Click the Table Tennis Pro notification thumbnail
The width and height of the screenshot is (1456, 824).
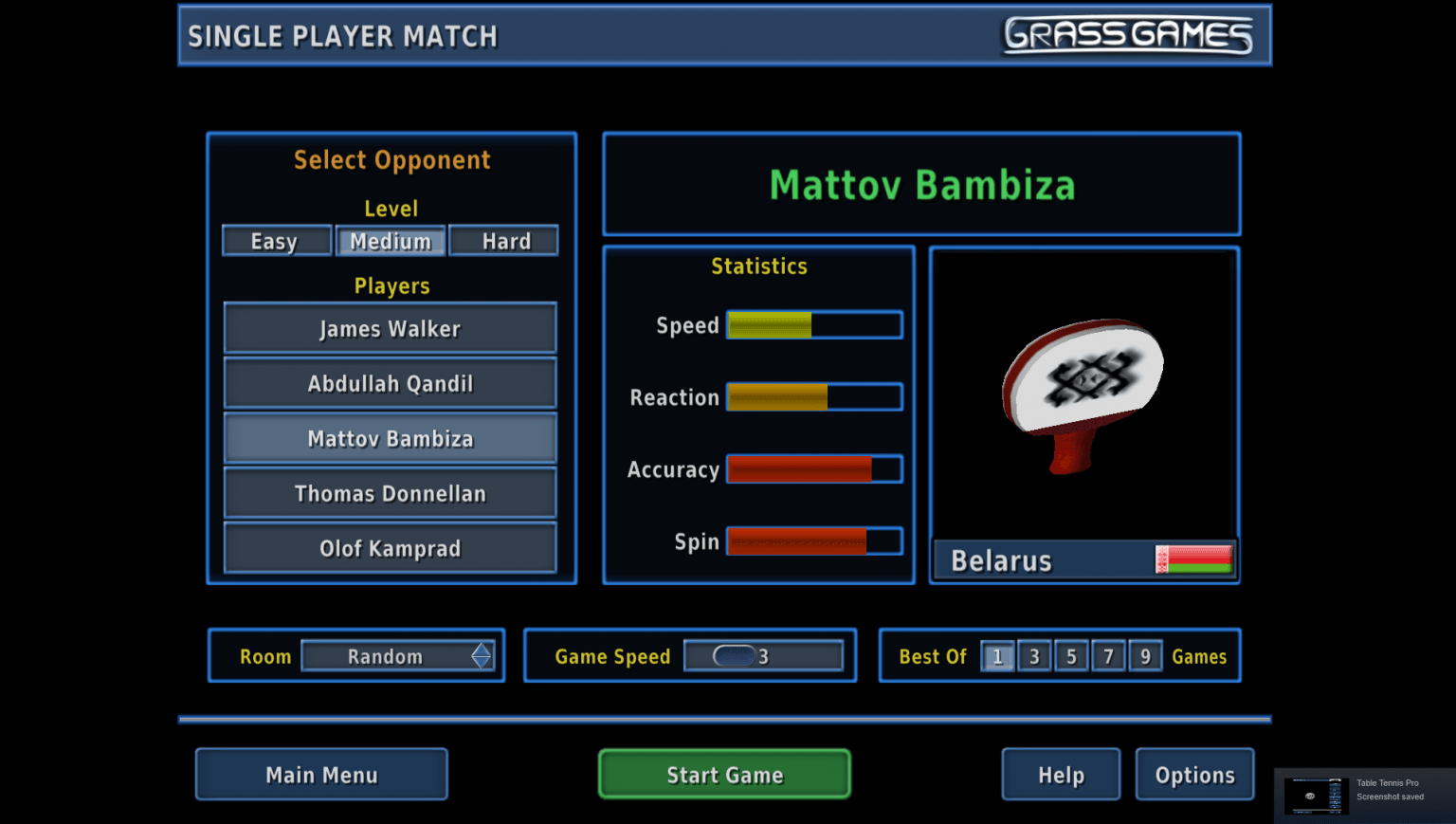[x=1316, y=795]
